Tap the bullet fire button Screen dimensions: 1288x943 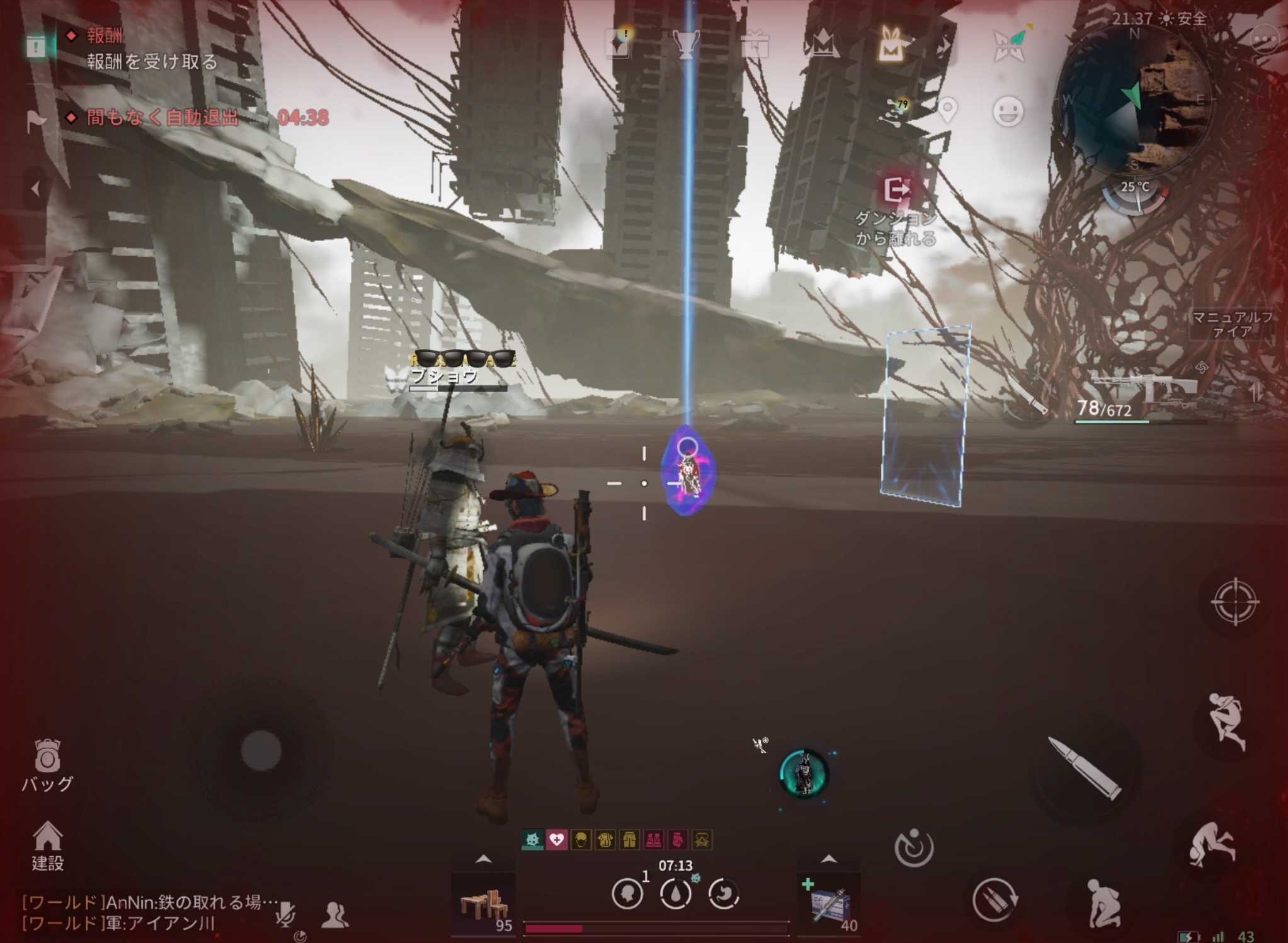pos(1085,769)
